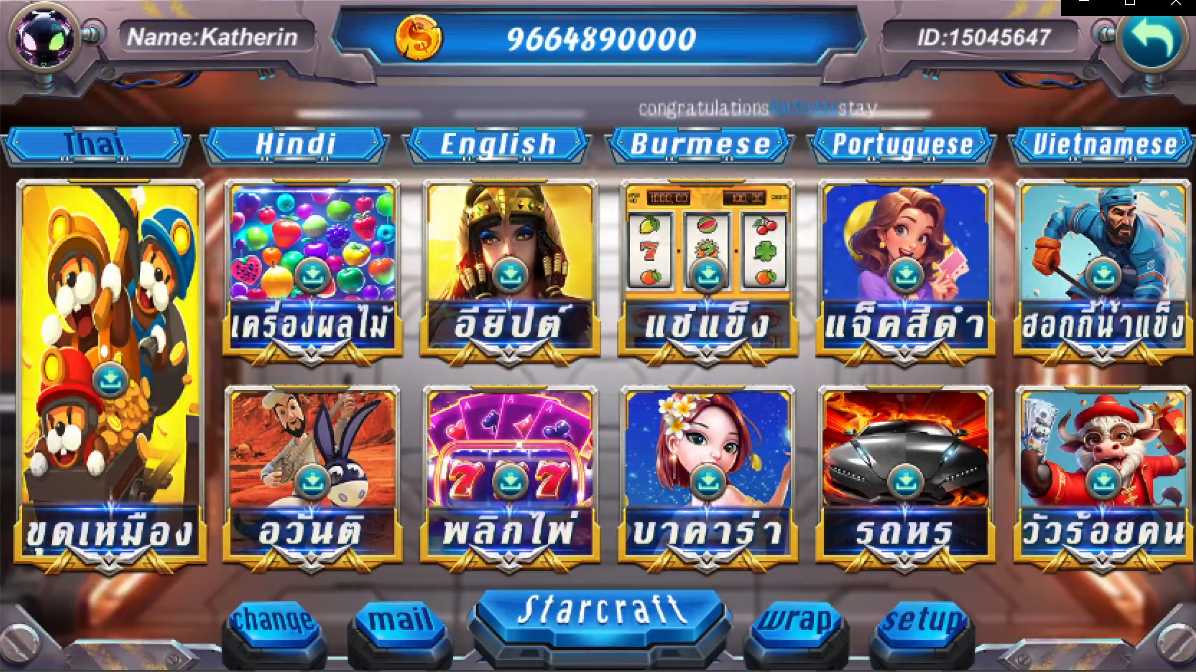This screenshot has width=1196, height=672.
Task: Switch to the Portuguese tab
Action: [x=902, y=145]
